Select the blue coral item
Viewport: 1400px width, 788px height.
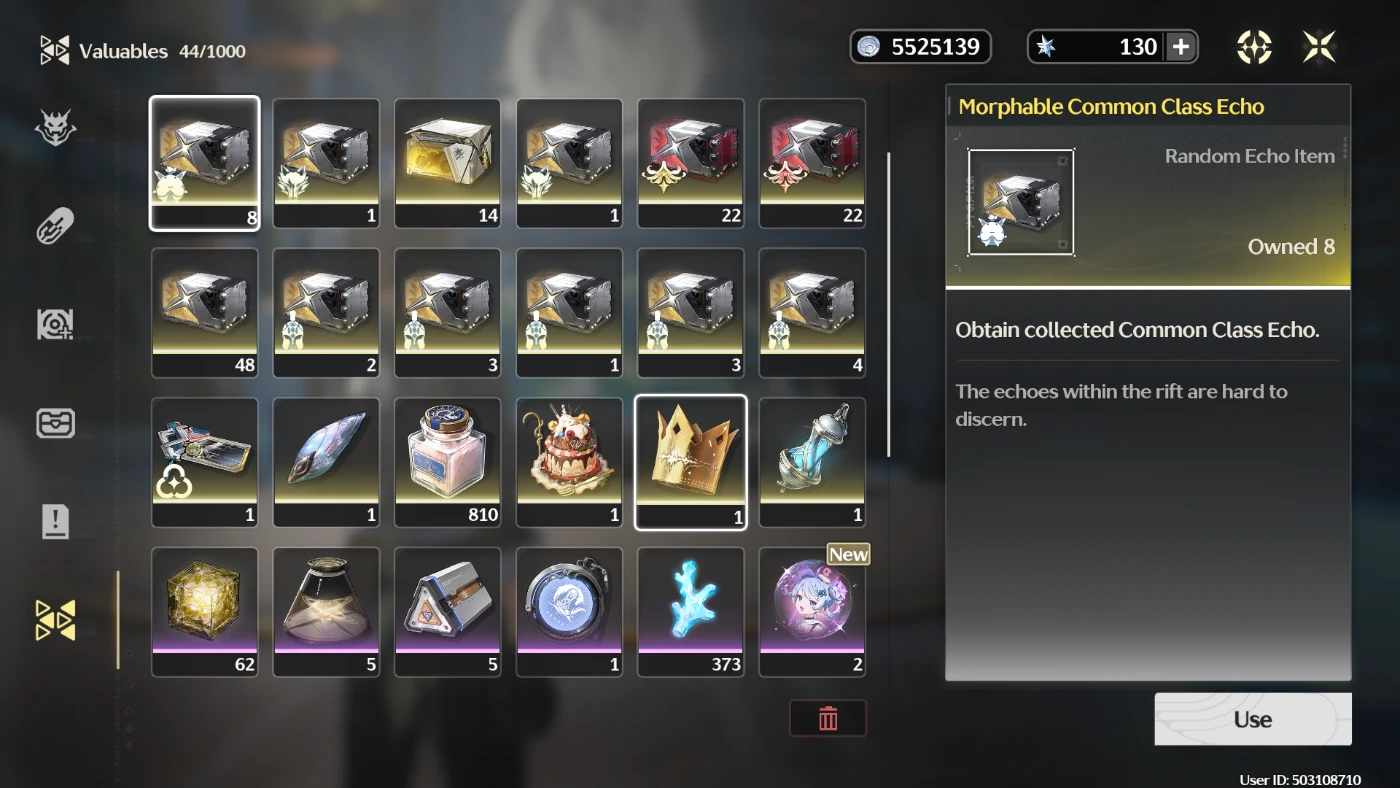[x=690, y=611]
